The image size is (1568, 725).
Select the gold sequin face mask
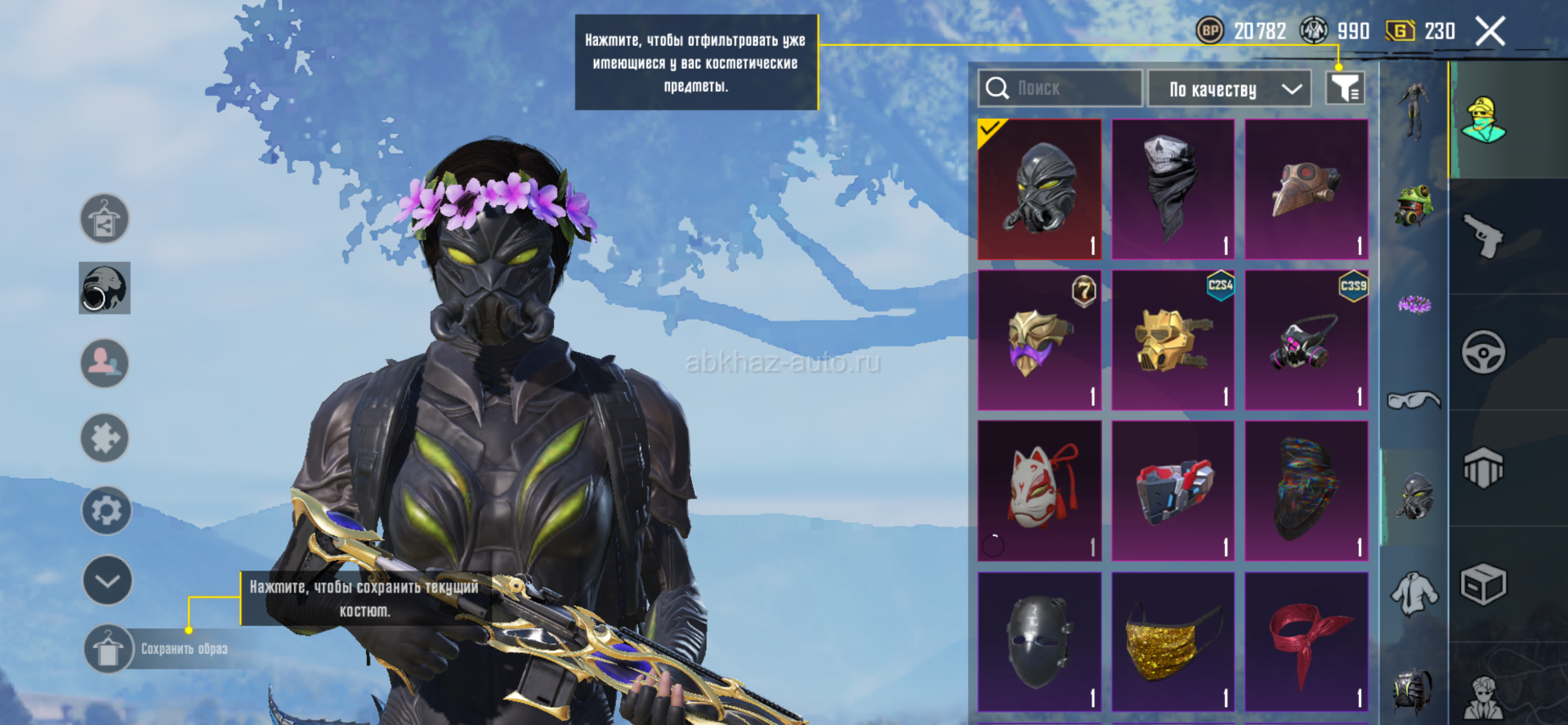pyautogui.click(x=1173, y=642)
